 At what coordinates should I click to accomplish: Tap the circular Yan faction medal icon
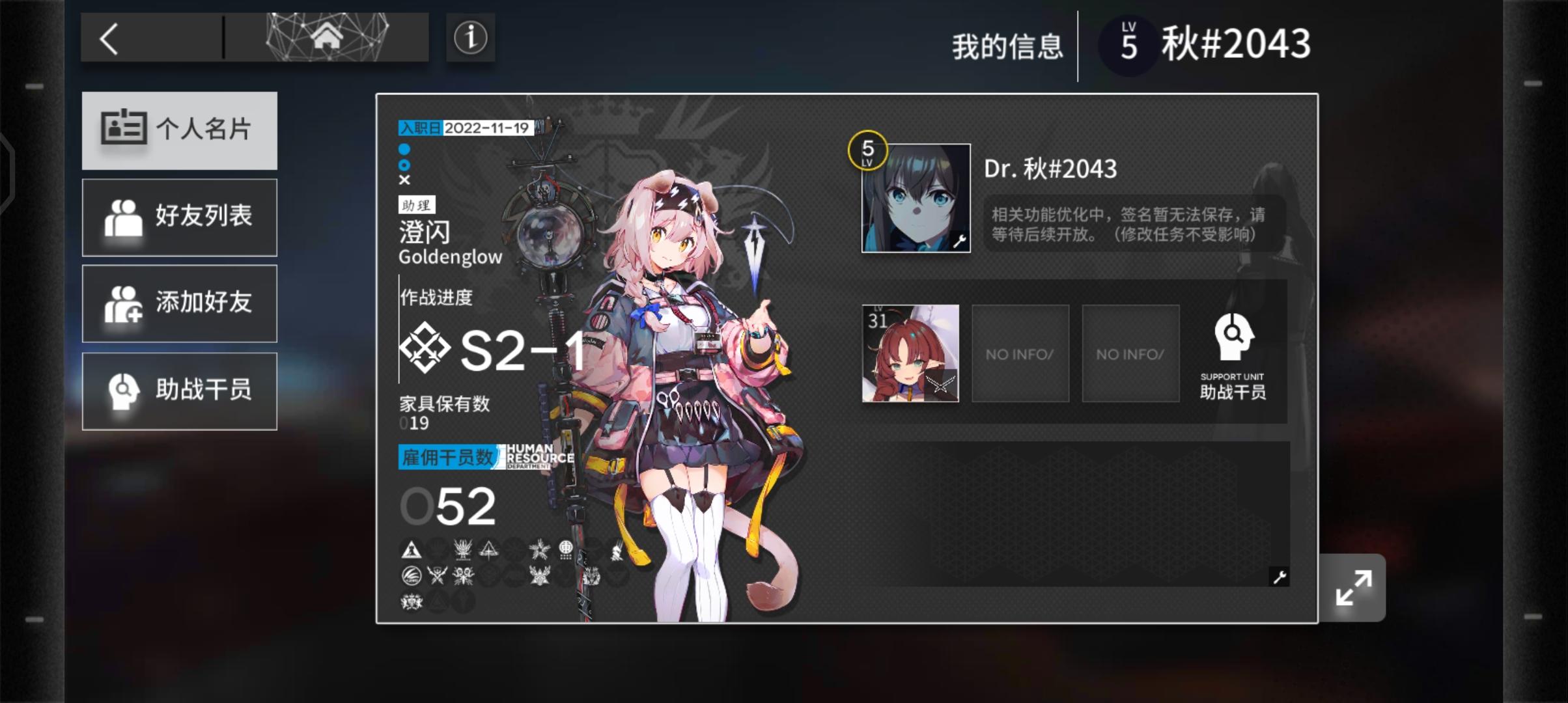click(x=565, y=551)
